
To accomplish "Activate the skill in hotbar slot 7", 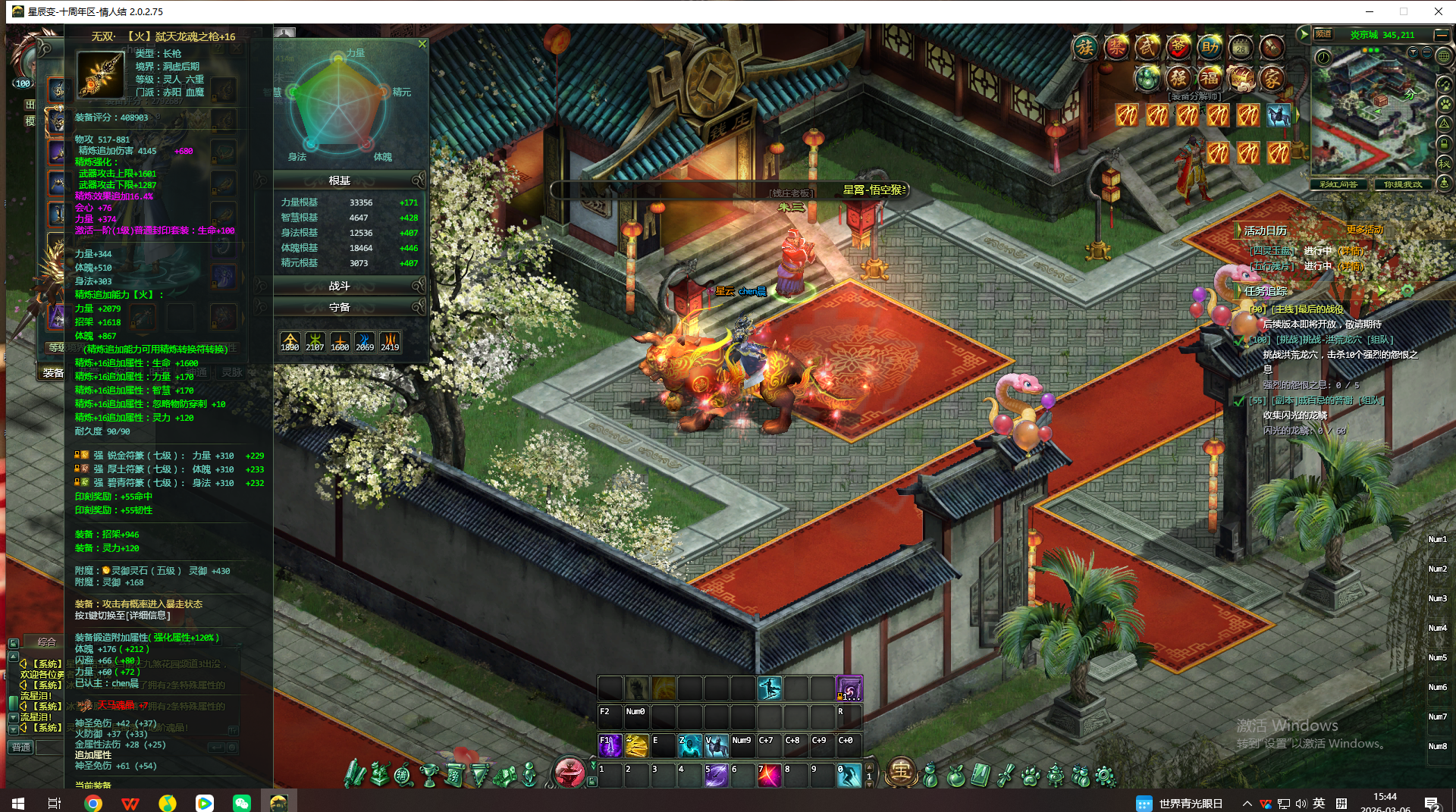I will (x=768, y=776).
